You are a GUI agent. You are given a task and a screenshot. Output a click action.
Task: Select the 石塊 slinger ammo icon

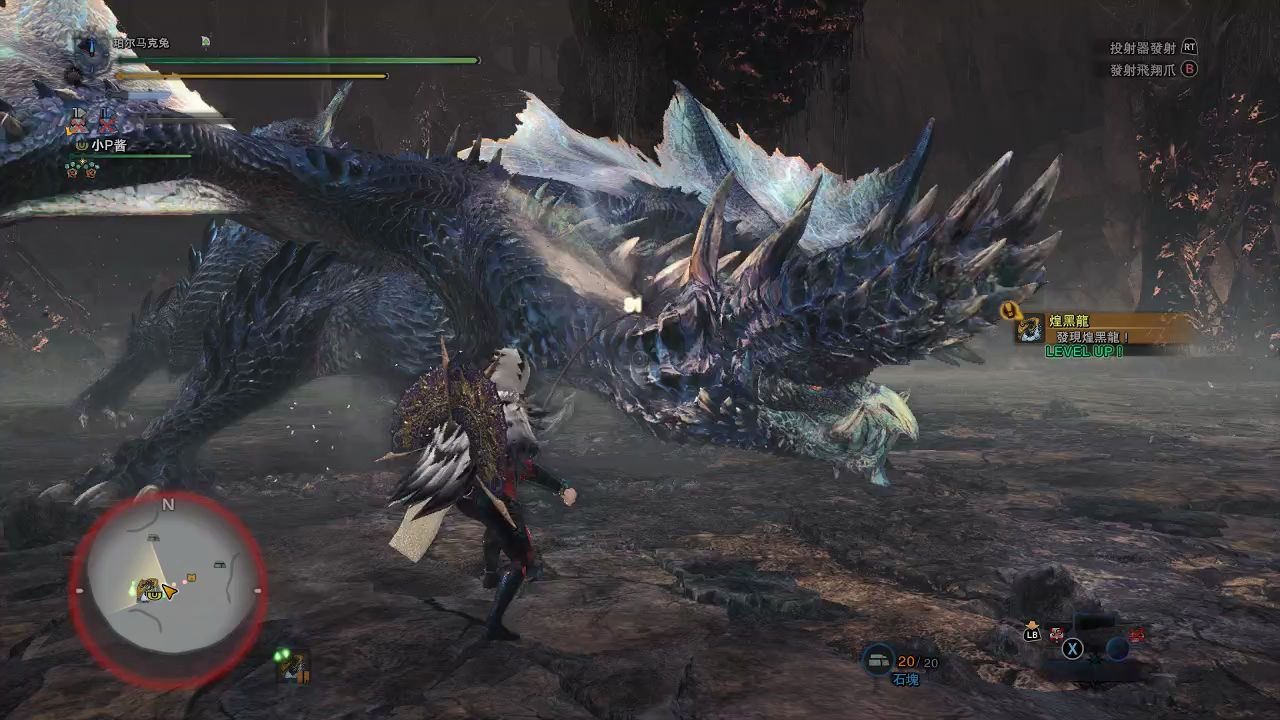[878, 660]
